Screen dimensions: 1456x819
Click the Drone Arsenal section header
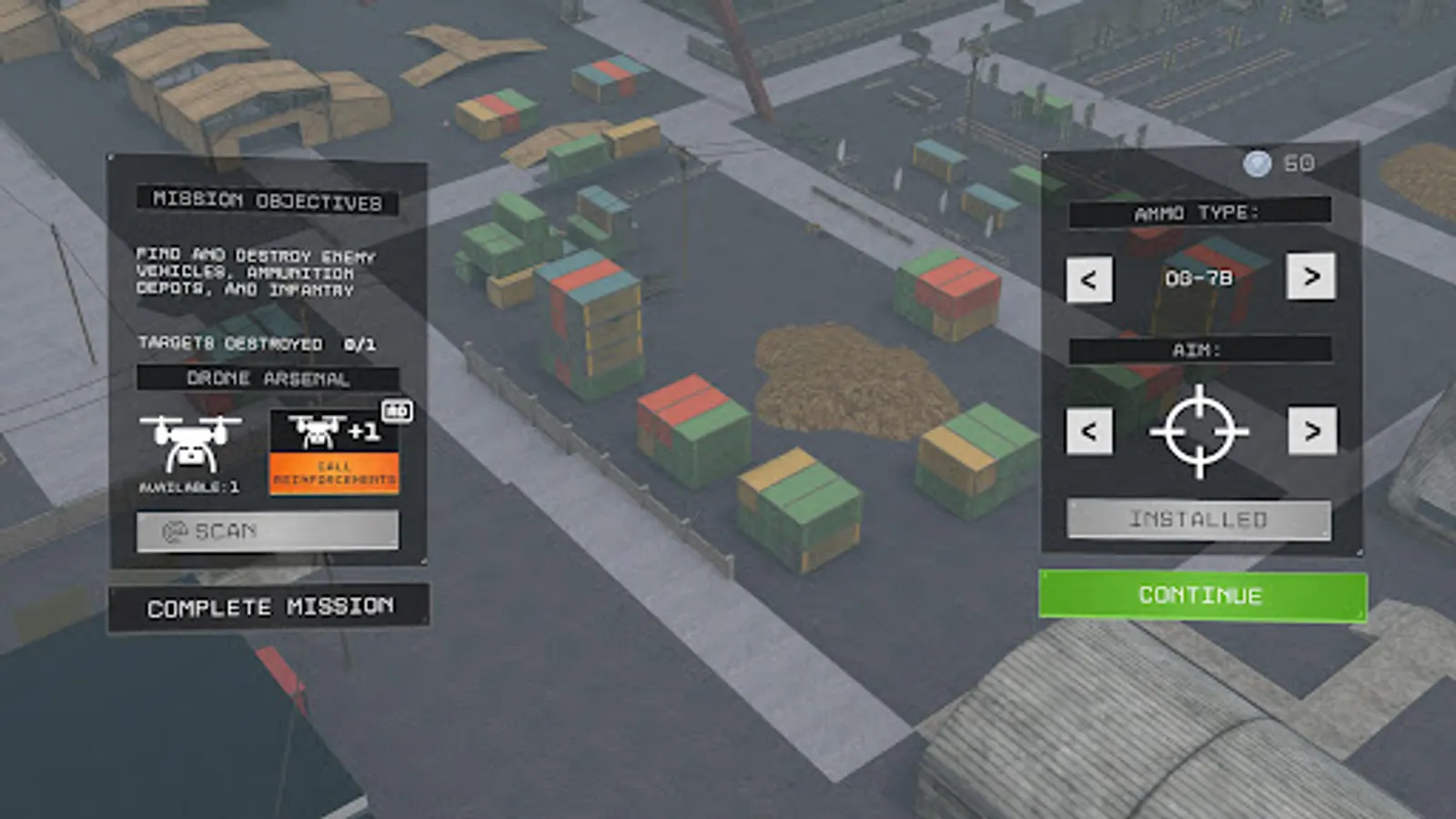pos(267,378)
